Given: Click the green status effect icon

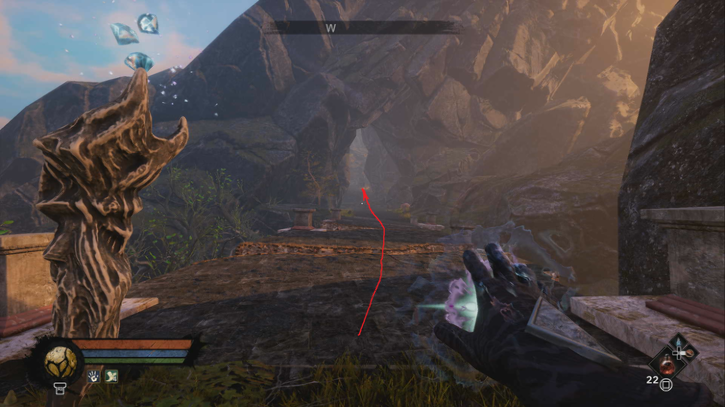Looking at the screenshot, I should [x=111, y=377].
